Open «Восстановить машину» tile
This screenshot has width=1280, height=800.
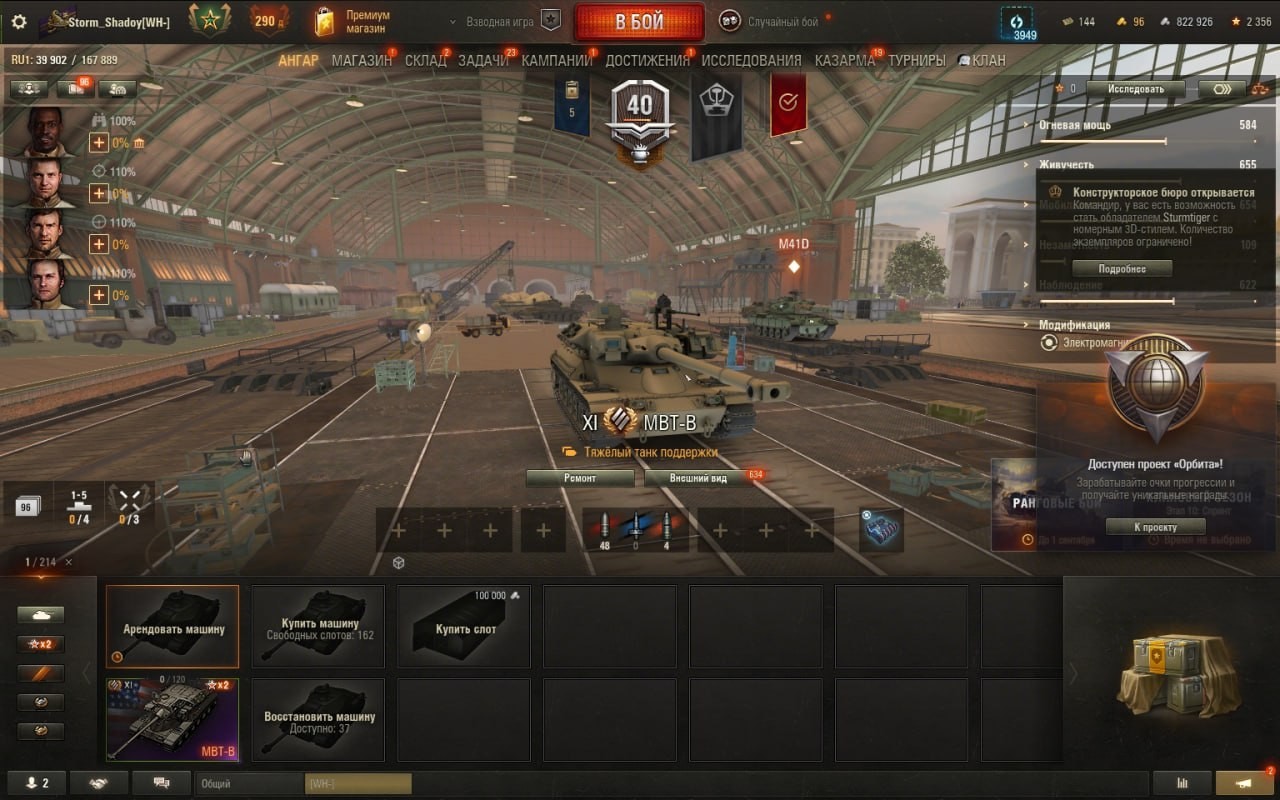[x=318, y=719]
